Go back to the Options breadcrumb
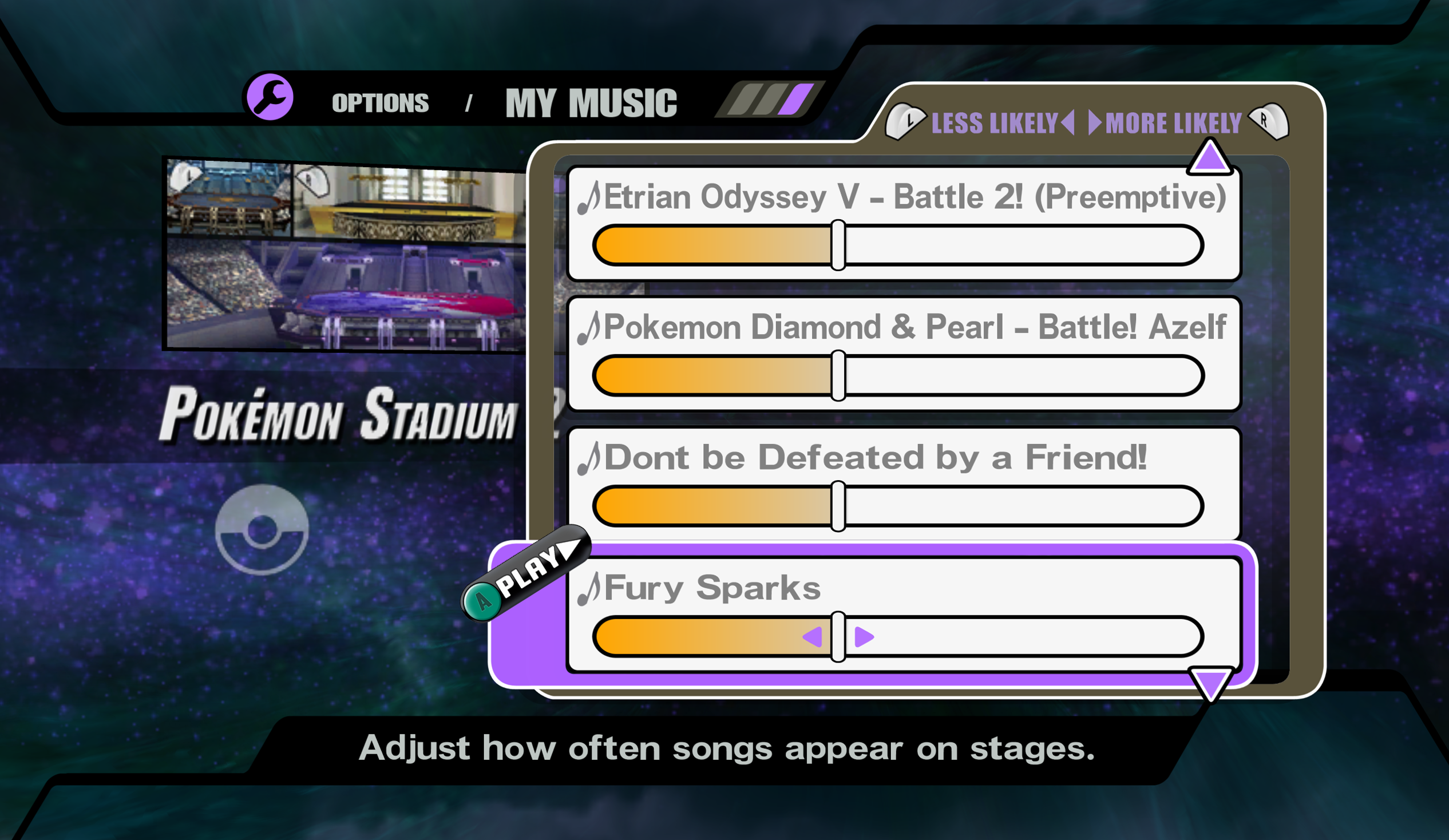This screenshot has height=840, width=1449. tap(380, 103)
